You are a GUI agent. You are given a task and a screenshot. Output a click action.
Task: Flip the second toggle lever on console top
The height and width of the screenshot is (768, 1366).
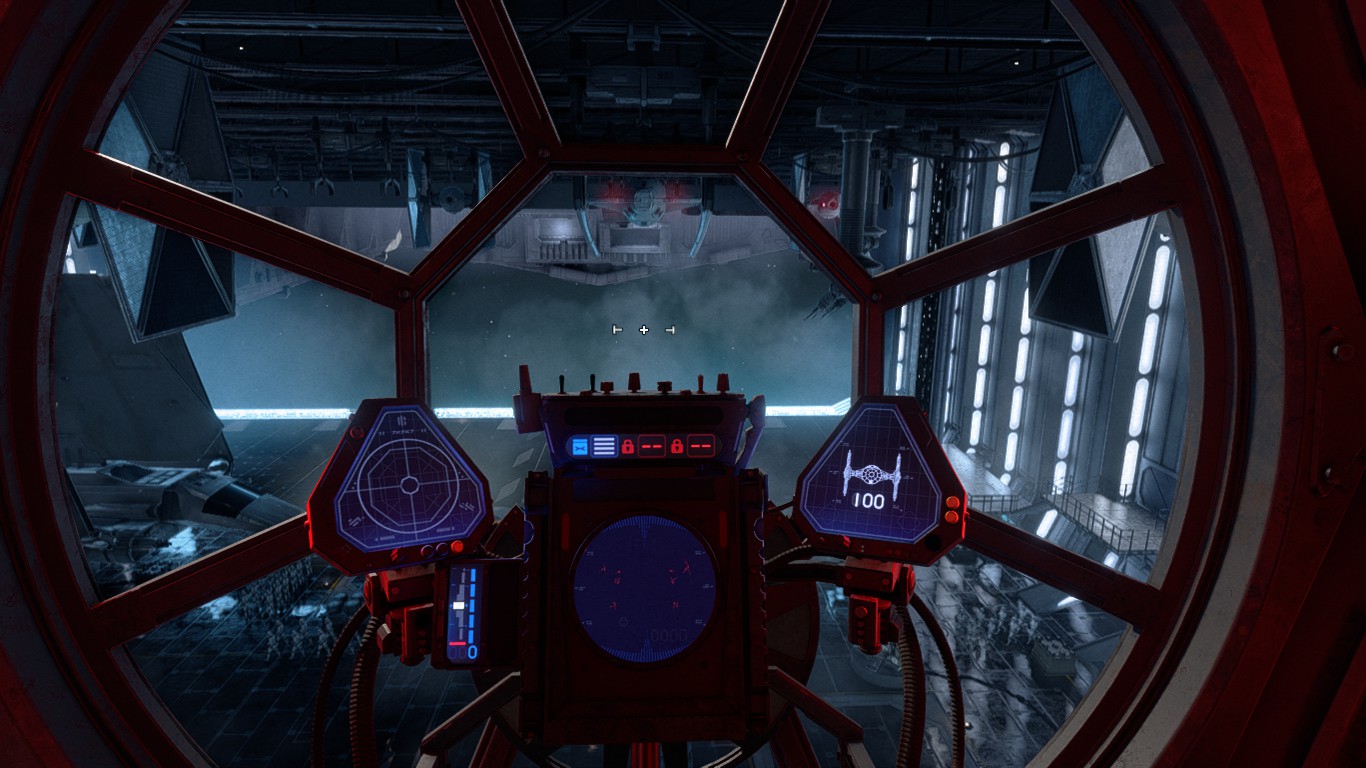[x=592, y=380]
